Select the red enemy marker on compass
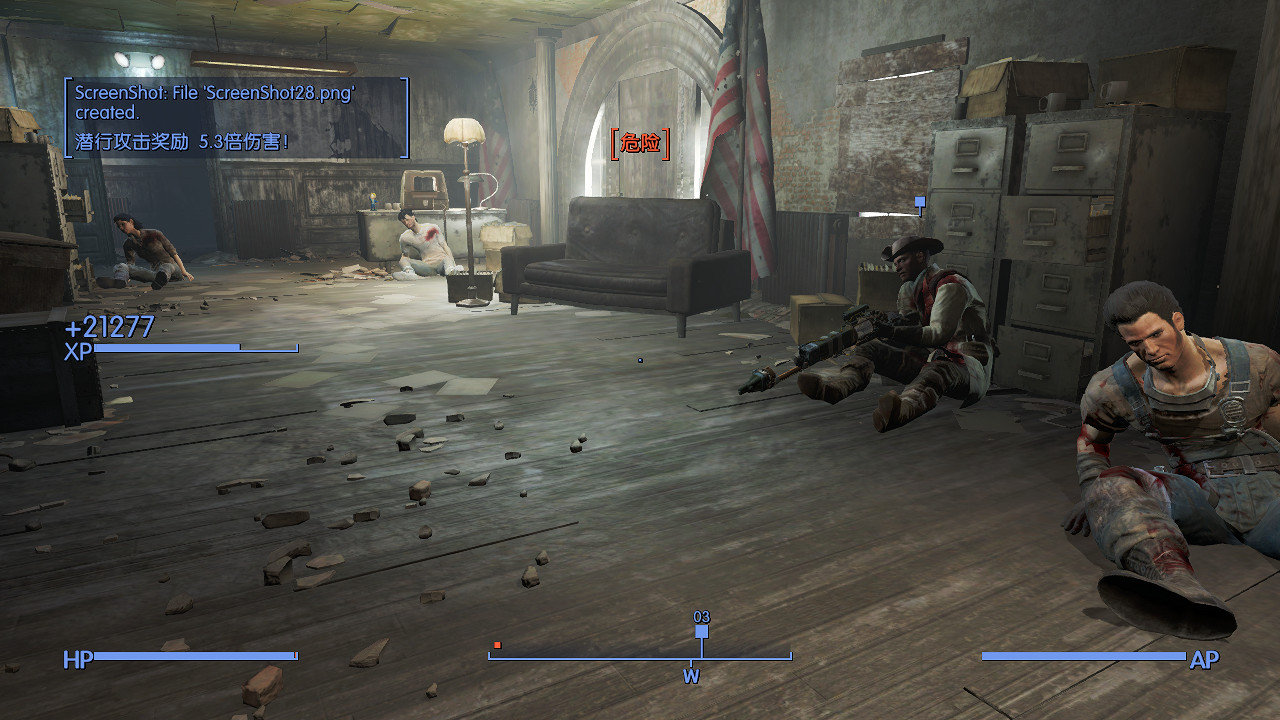 click(497, 645)
